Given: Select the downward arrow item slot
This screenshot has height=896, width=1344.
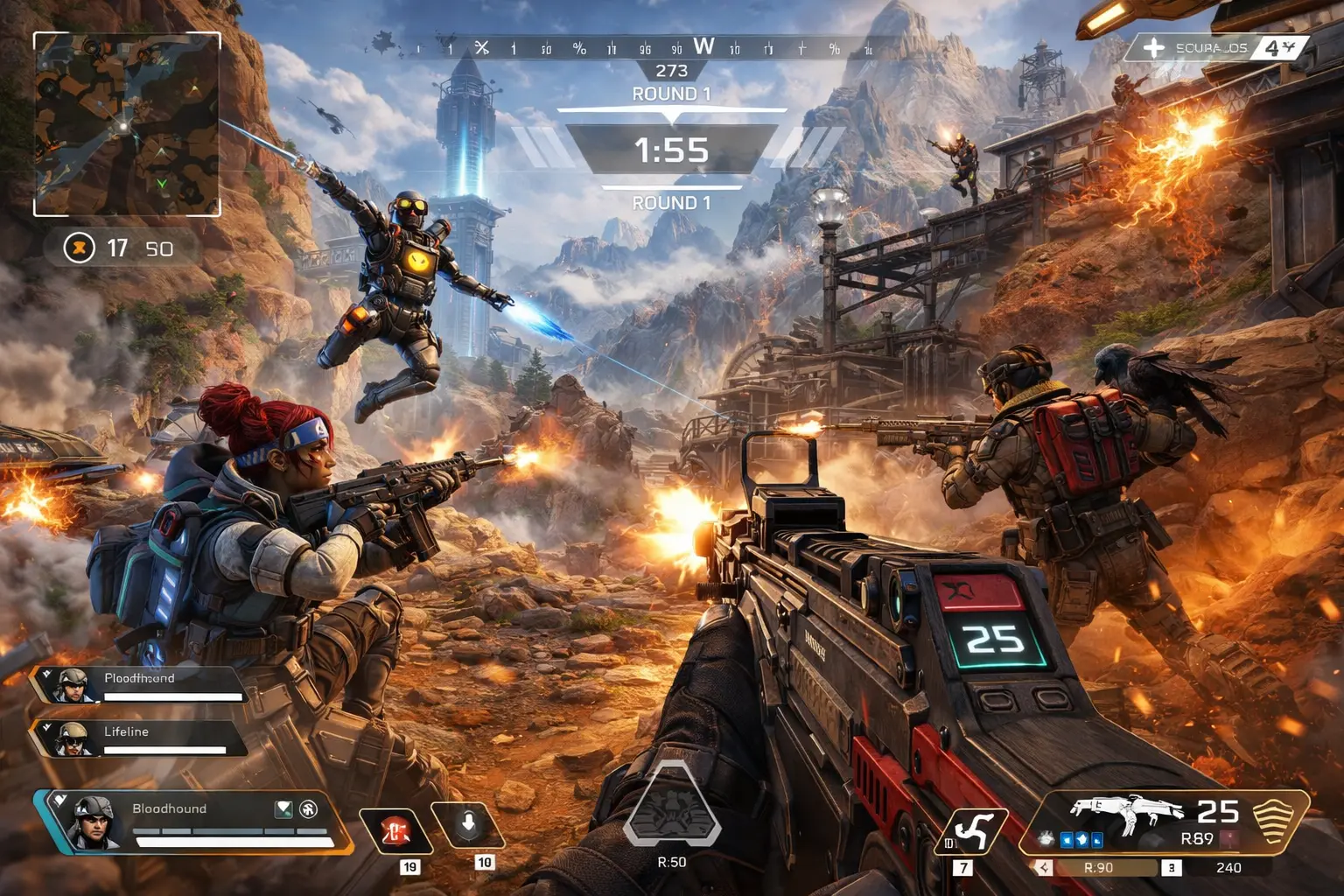Looking at the screenshot, I should pos(468,825).
